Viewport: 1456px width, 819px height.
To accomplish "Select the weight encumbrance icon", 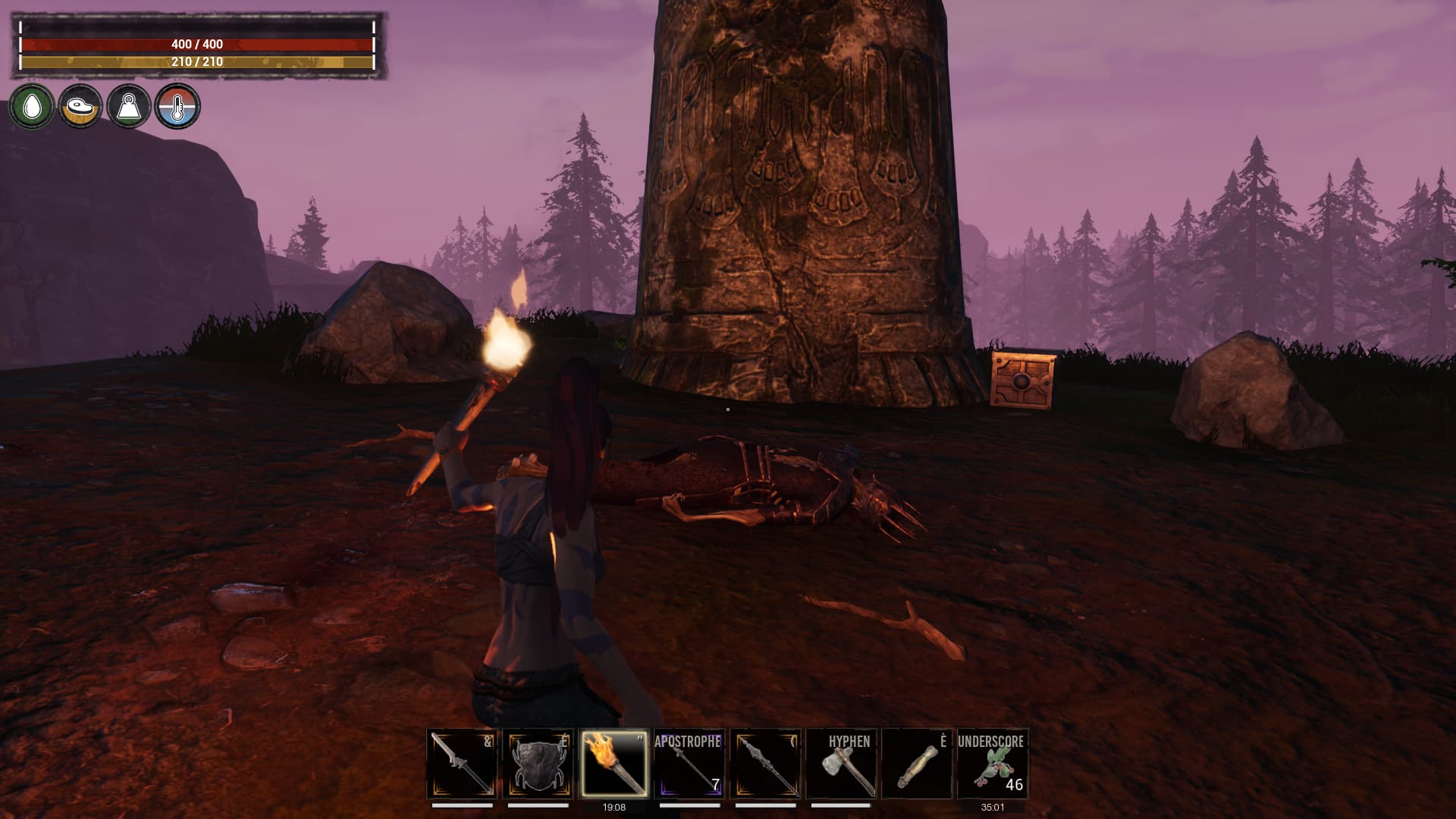I will (128, 107).
